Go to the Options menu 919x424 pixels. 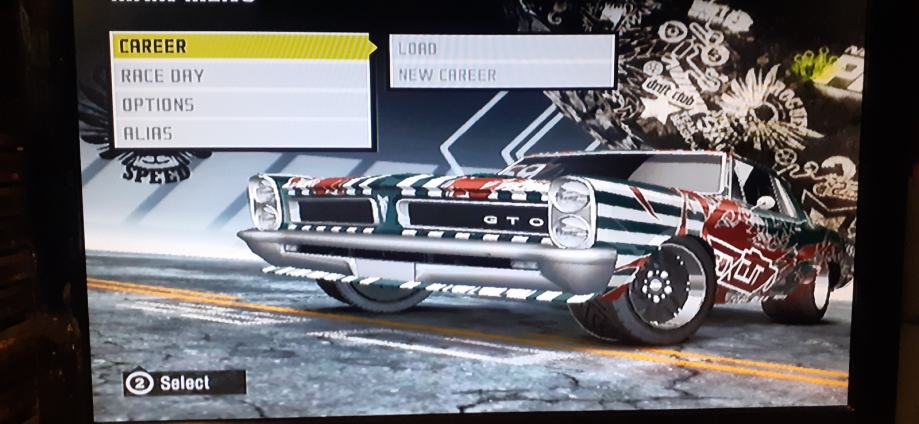pos(240,104)
